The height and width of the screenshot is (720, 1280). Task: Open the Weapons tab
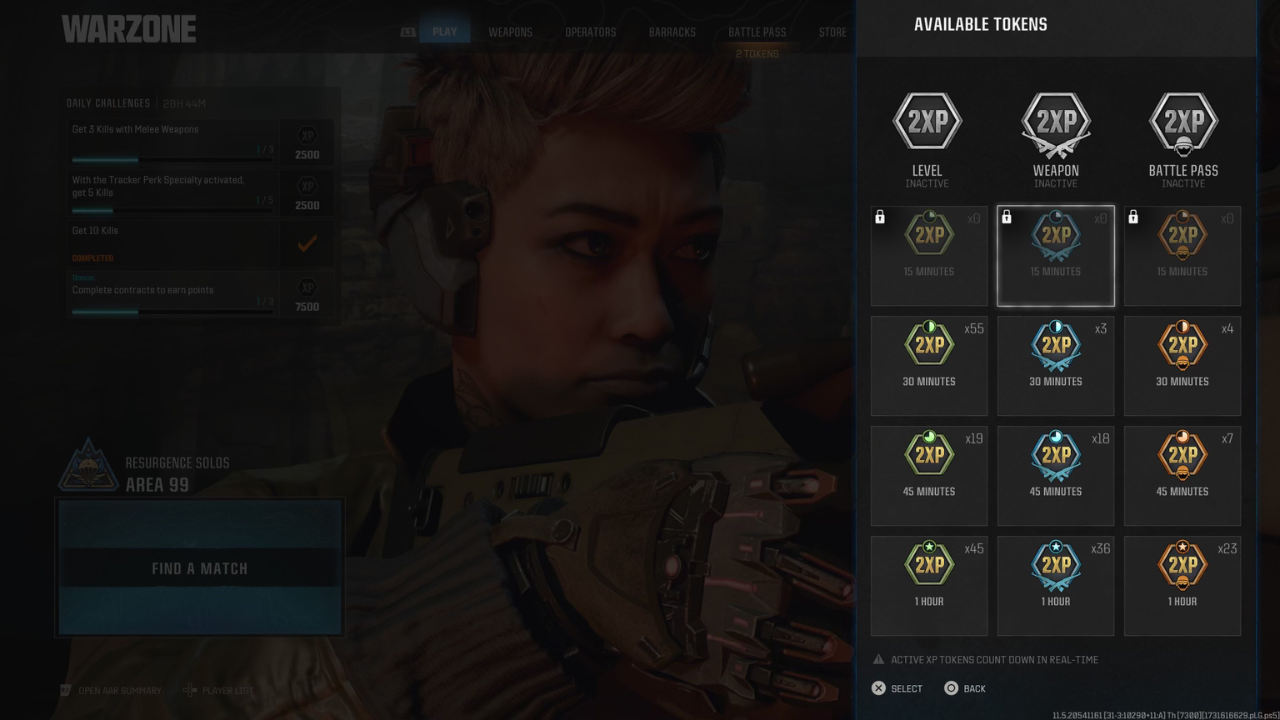coord(510,31)
